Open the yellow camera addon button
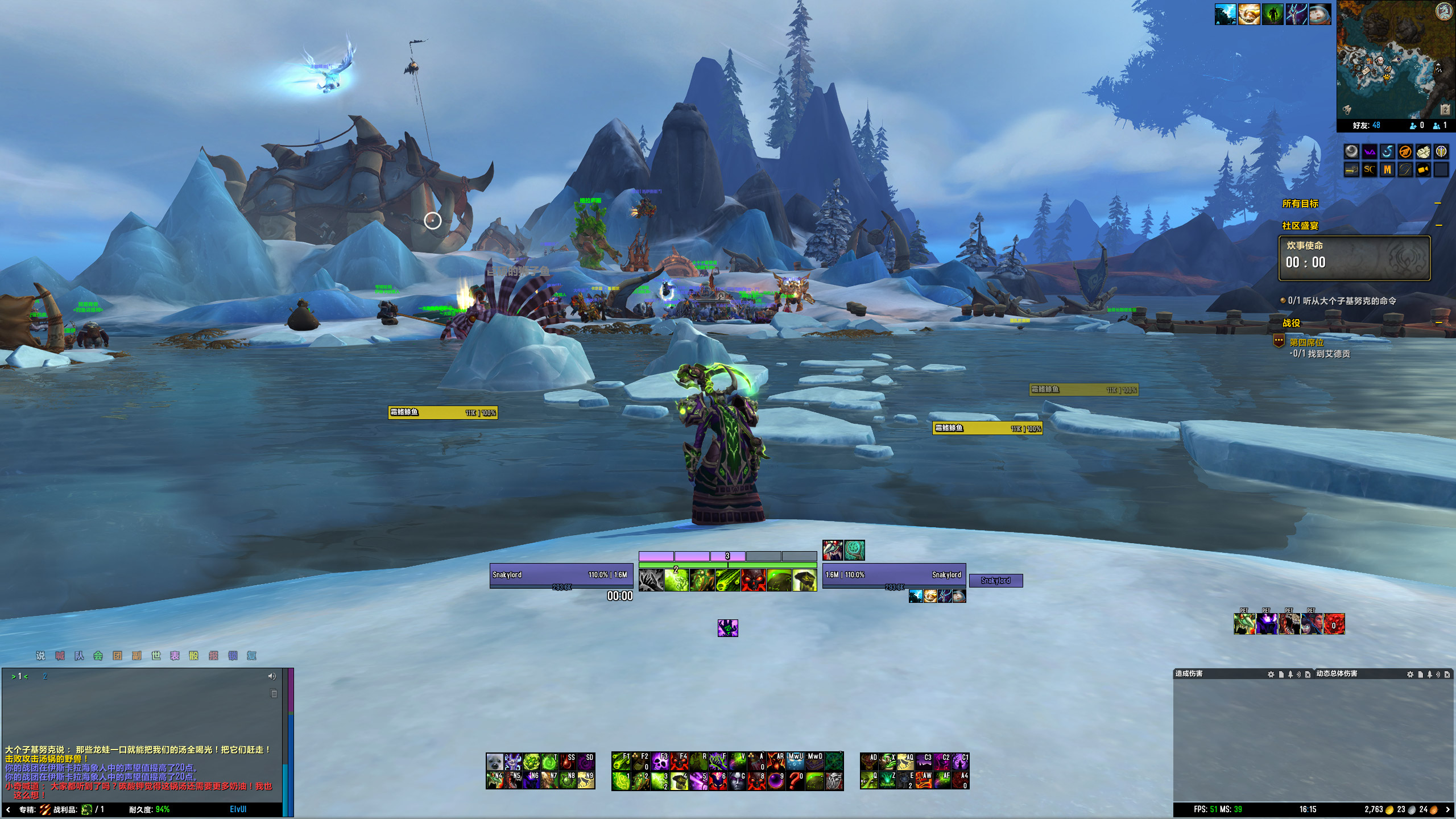Viewport: 1456px width, 819px height. click(1423, 169)
